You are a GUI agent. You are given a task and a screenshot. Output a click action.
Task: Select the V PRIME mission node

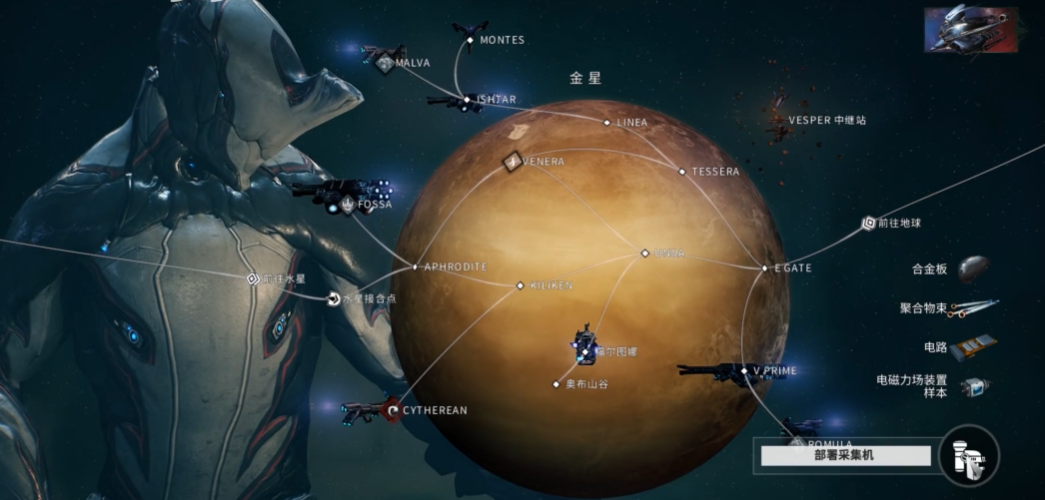(745, 371)
